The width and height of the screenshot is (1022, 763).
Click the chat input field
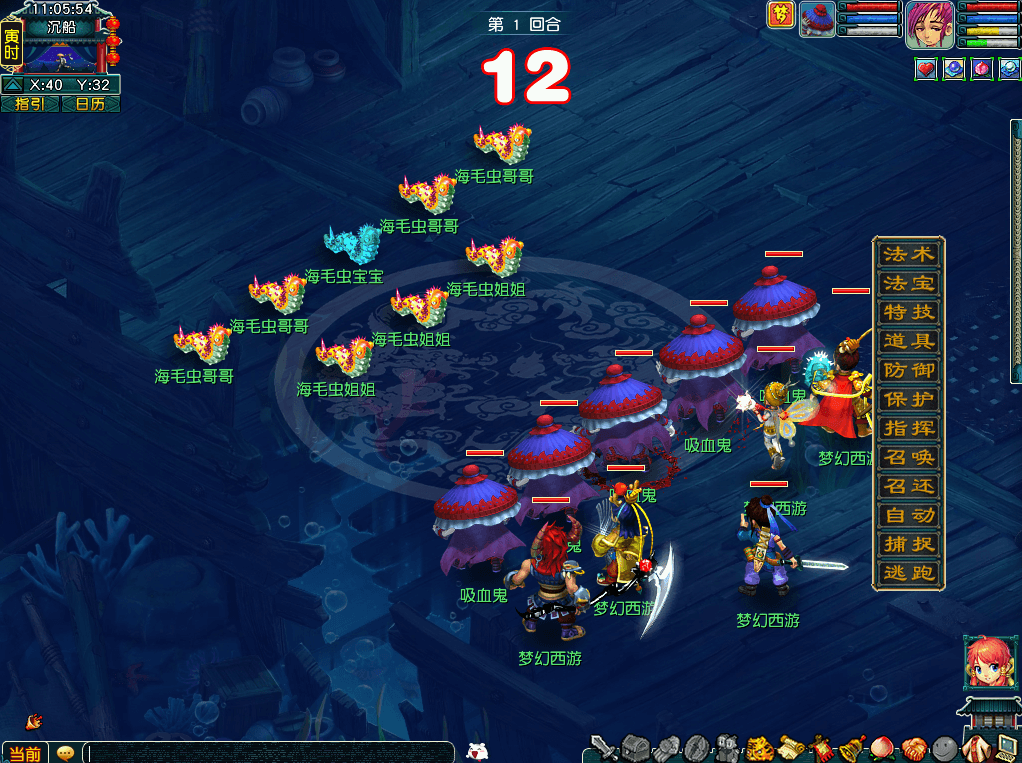coord(270,752)
